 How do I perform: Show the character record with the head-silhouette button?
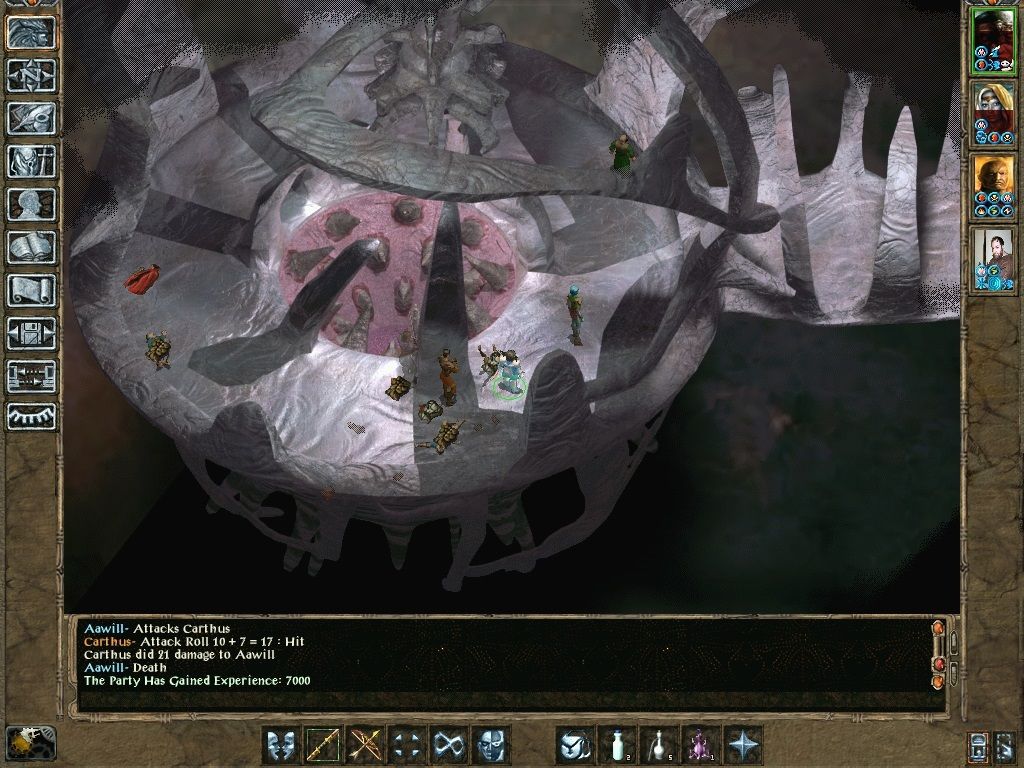tap(31, 204)
